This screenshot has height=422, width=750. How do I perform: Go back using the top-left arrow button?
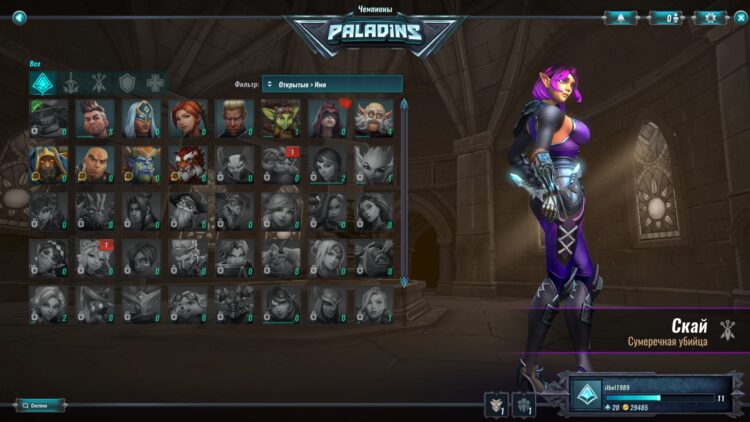(20, 17)
